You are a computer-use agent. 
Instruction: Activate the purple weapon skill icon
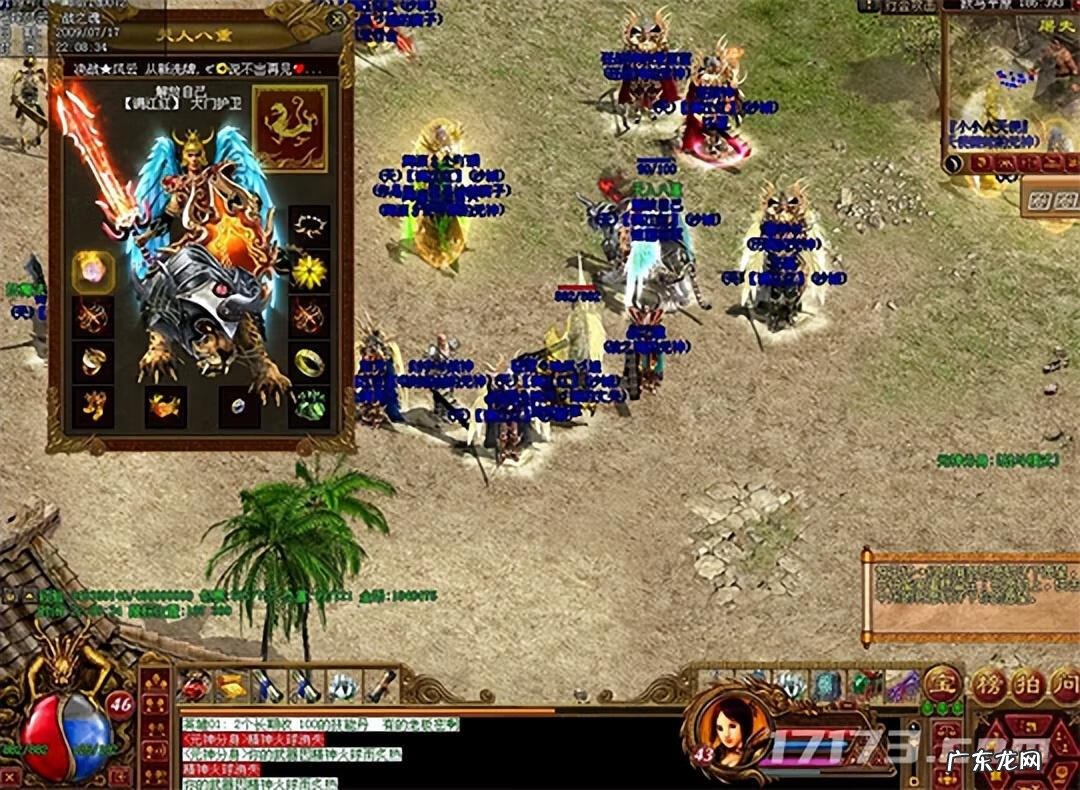point(903,685)
